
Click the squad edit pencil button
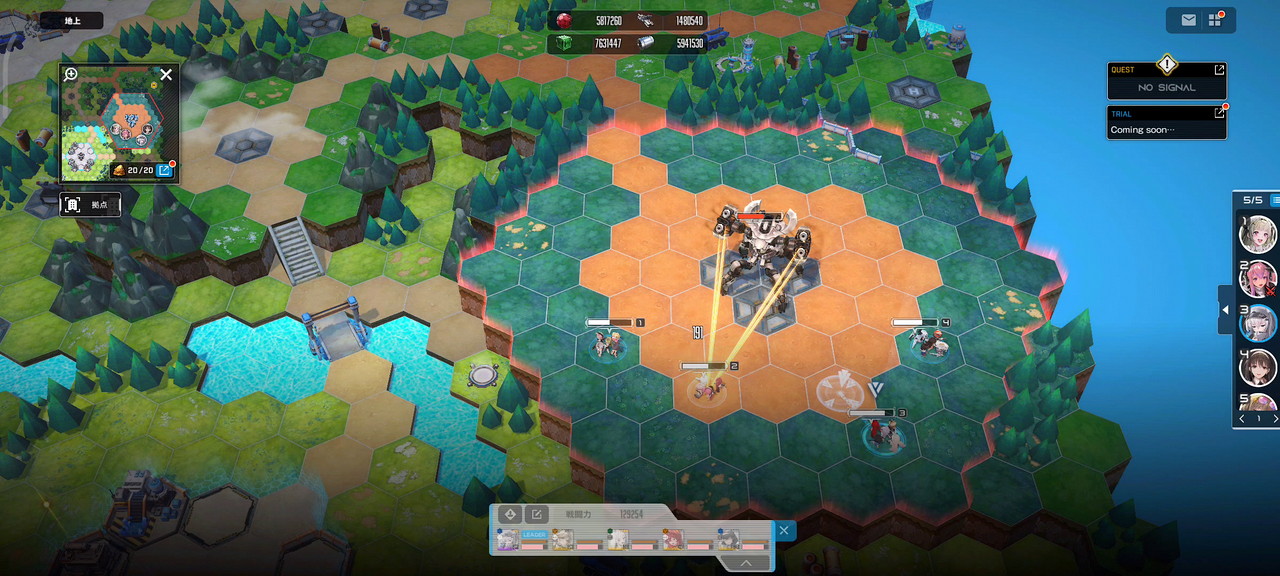coord(536,514)
